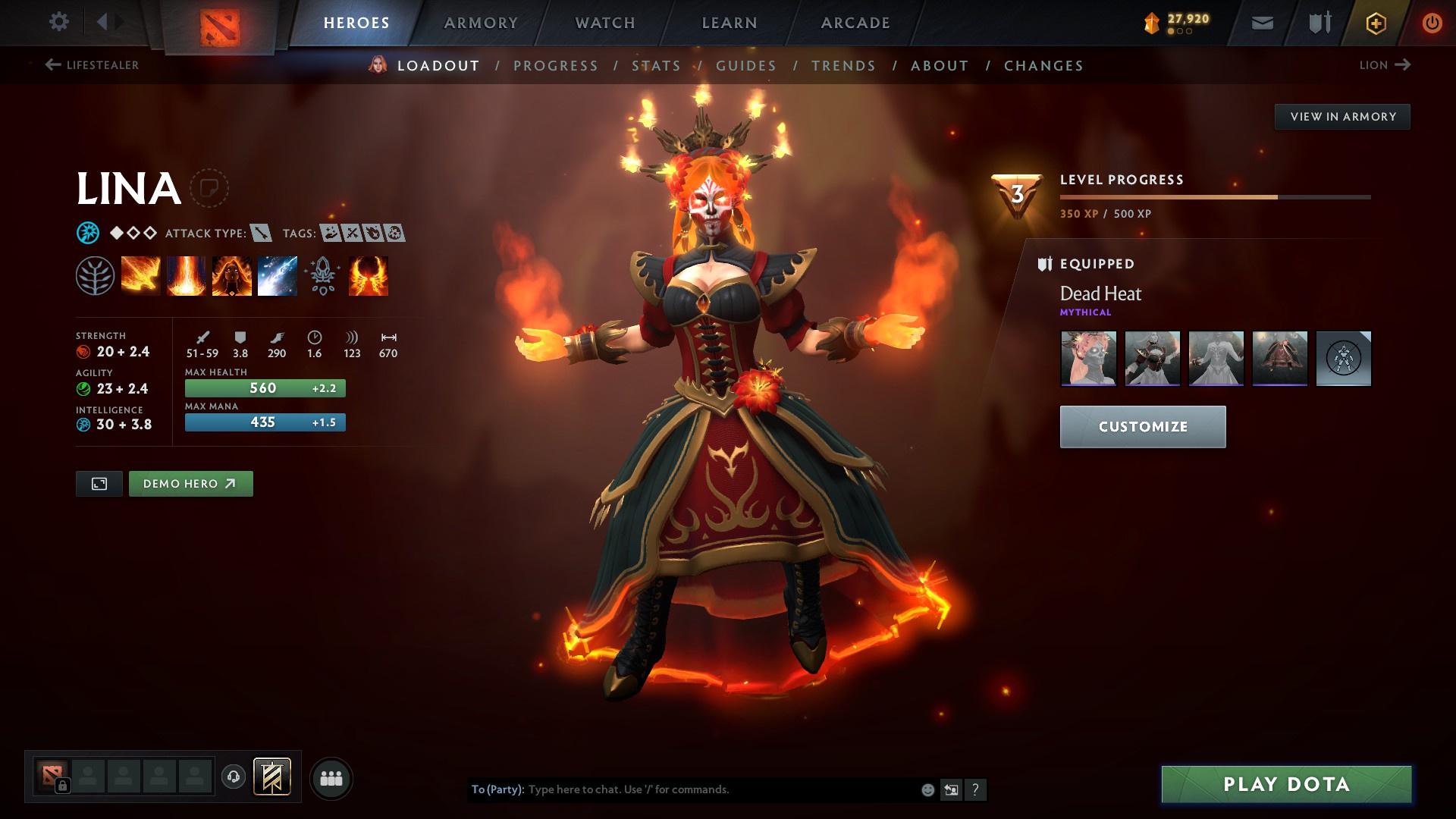Switch to the Armory tab
Image resolution: width=1456 pixels, height=819 pixels.
coord(481,23)
